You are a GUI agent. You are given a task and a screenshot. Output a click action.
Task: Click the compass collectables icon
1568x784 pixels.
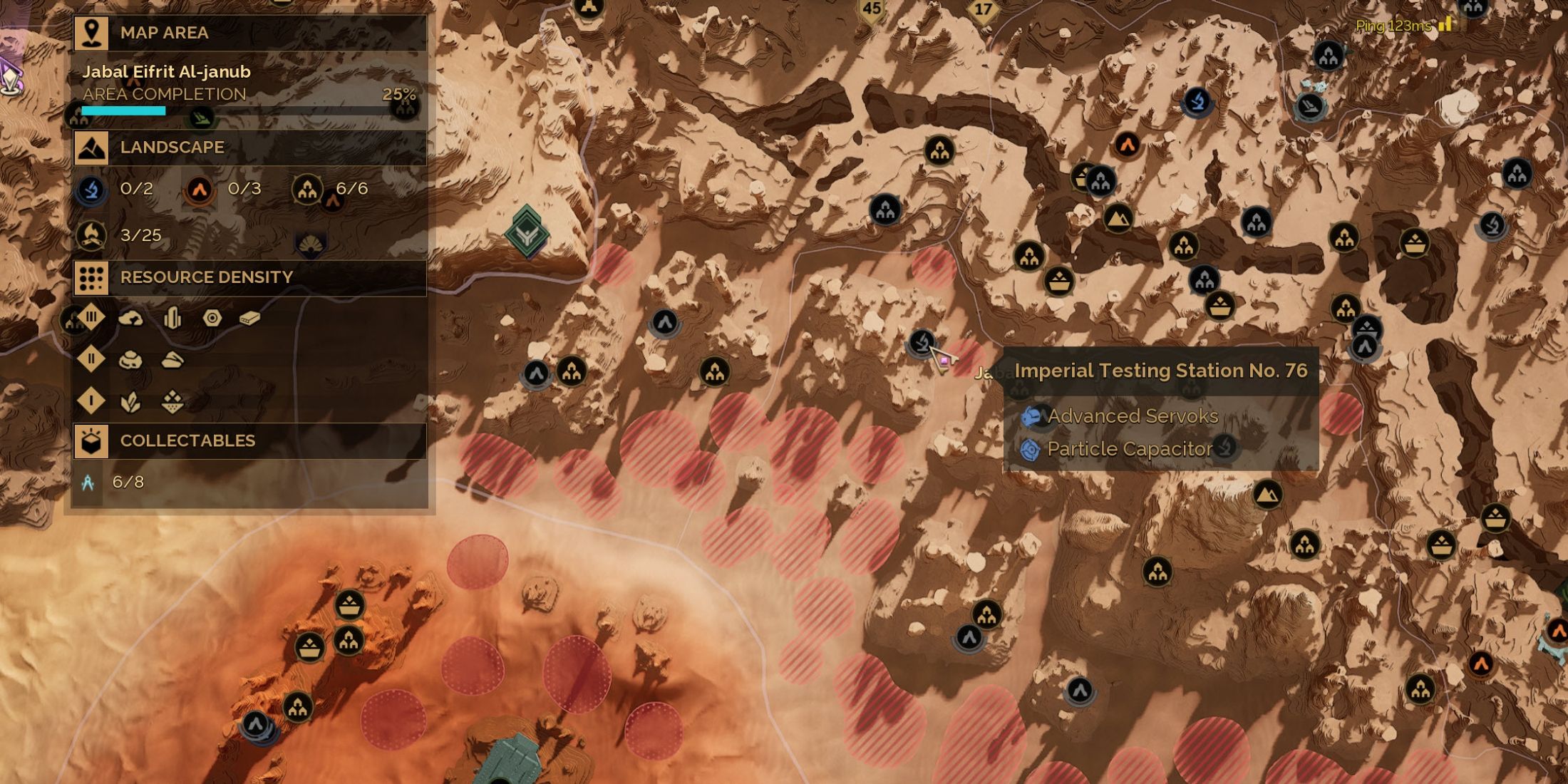[x=88, y=483]
